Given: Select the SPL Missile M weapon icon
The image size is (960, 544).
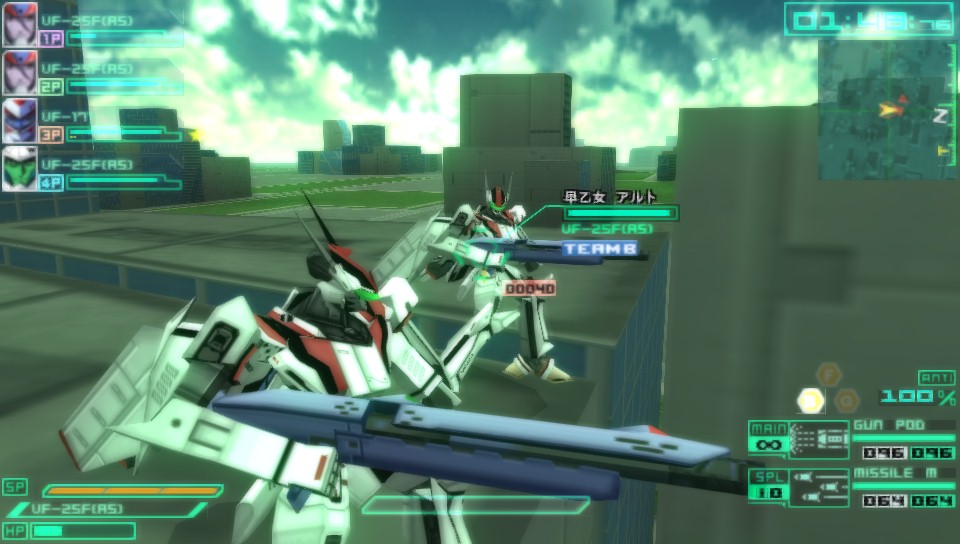Looking at the screenshot, I should 818,487.
